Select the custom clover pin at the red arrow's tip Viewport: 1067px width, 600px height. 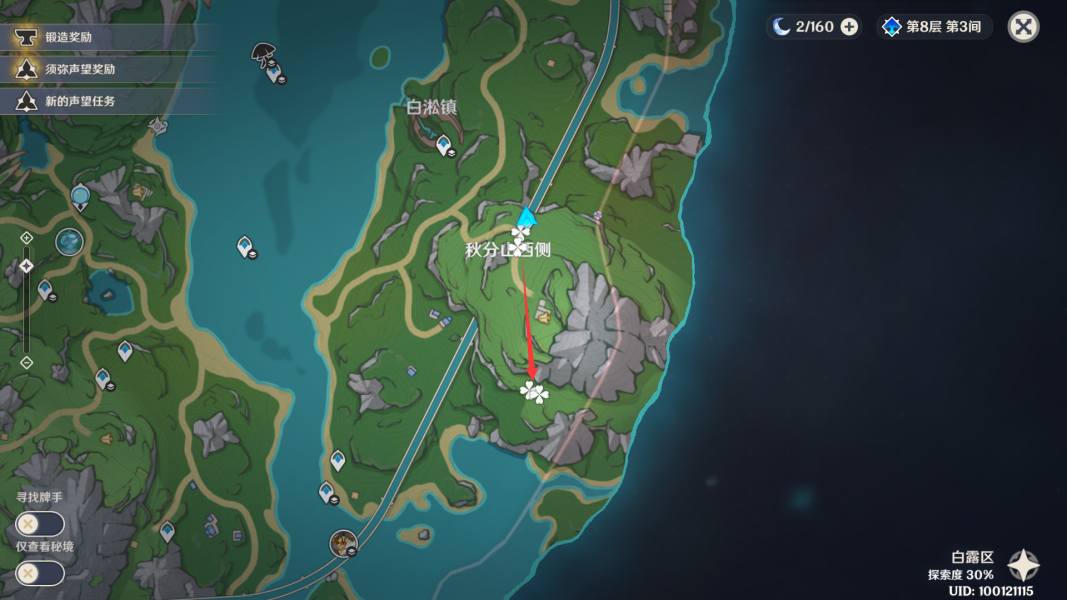pyautogui.click(x=535, y=392)
